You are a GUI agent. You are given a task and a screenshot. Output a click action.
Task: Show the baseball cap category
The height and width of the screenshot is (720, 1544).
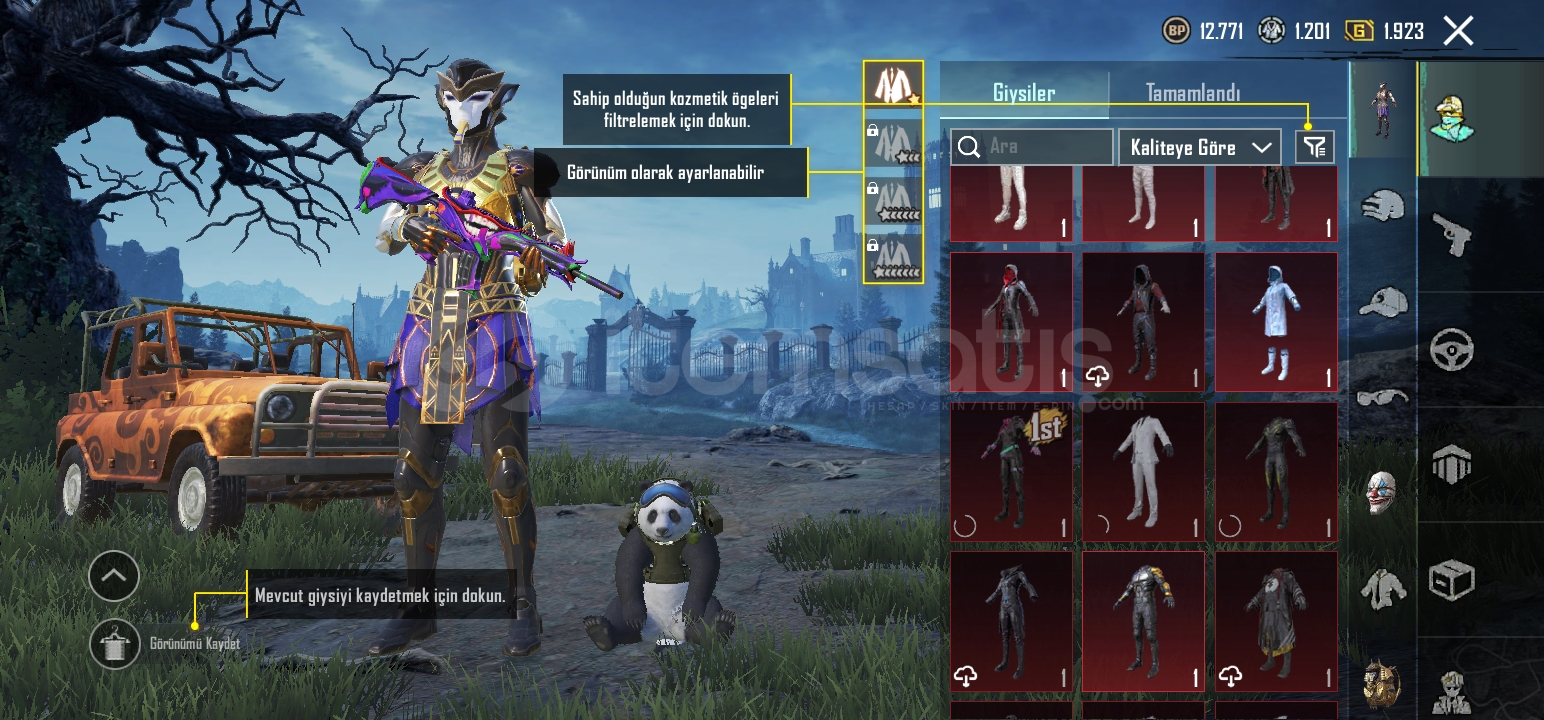pyautogui.click(x=1383, y=300)
